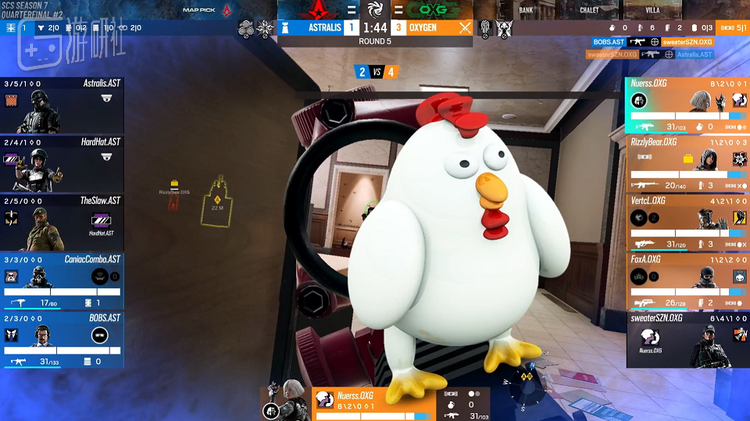Choose TheSlaw.AST player card
The height and width of the screenshot is (421, 750).
[62, 222]
